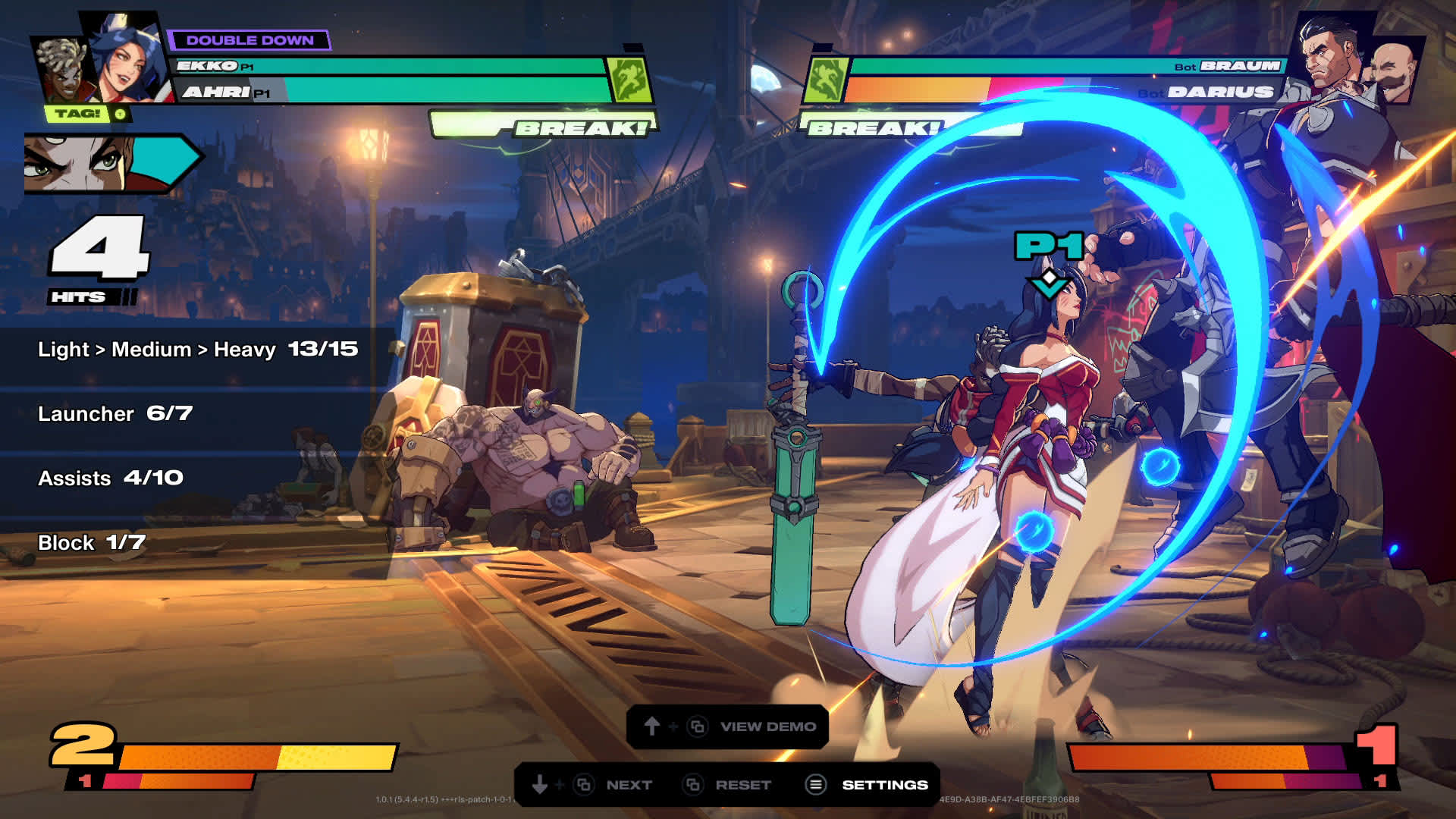Viewport: 1456px width, 819px height.
Task: Open the Assists lesson entry
Action: point(111,479)
